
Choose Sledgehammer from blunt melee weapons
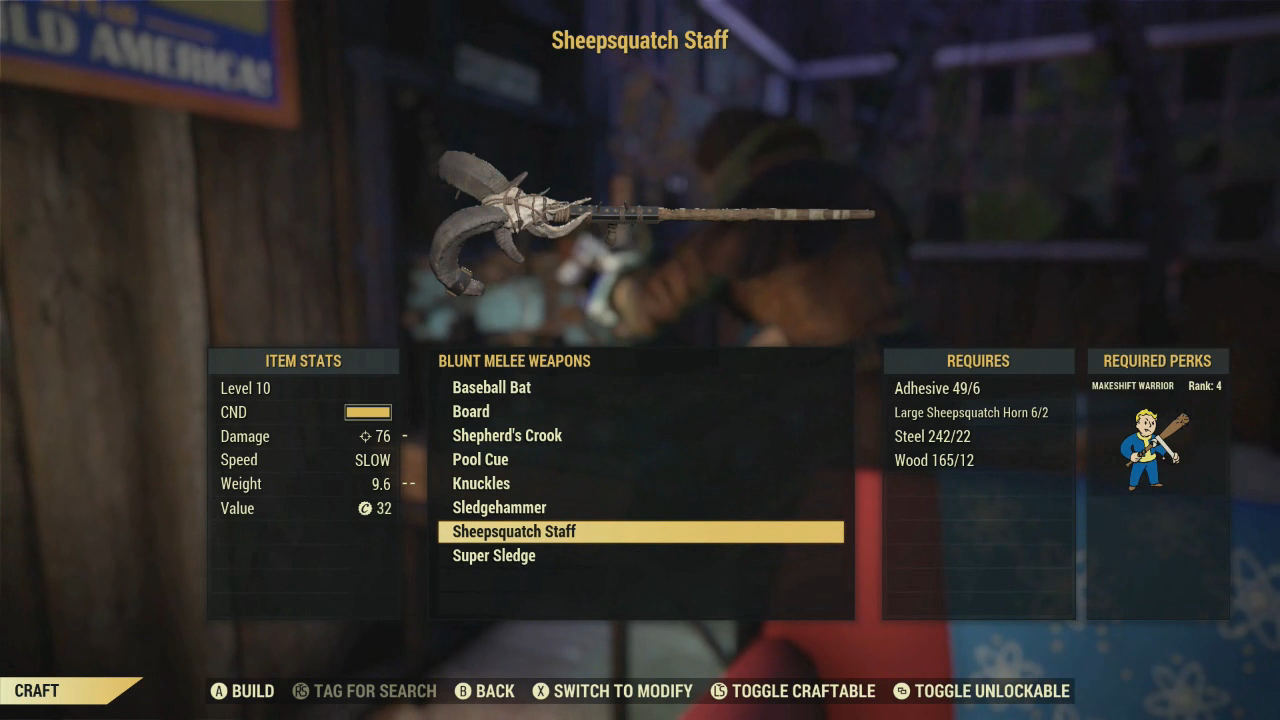499,508
